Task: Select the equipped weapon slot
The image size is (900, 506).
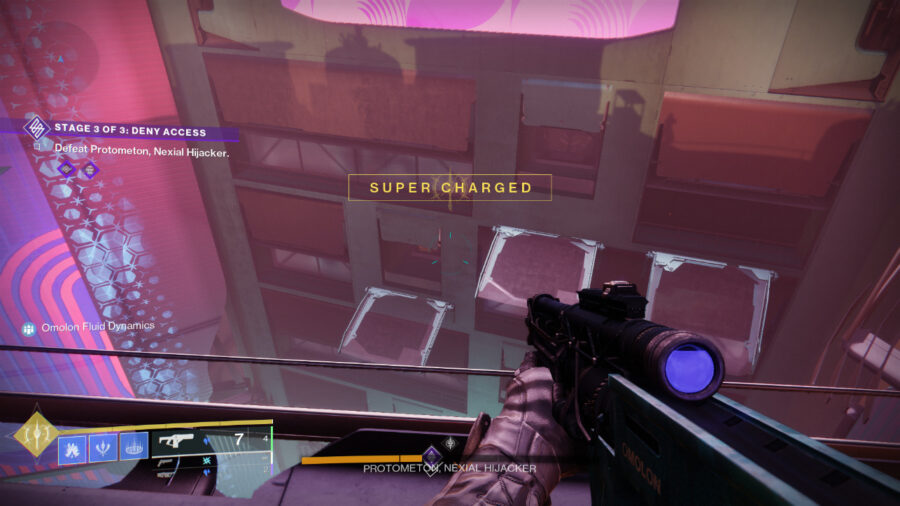Action: pyautogui.click(x=180, y=441)
